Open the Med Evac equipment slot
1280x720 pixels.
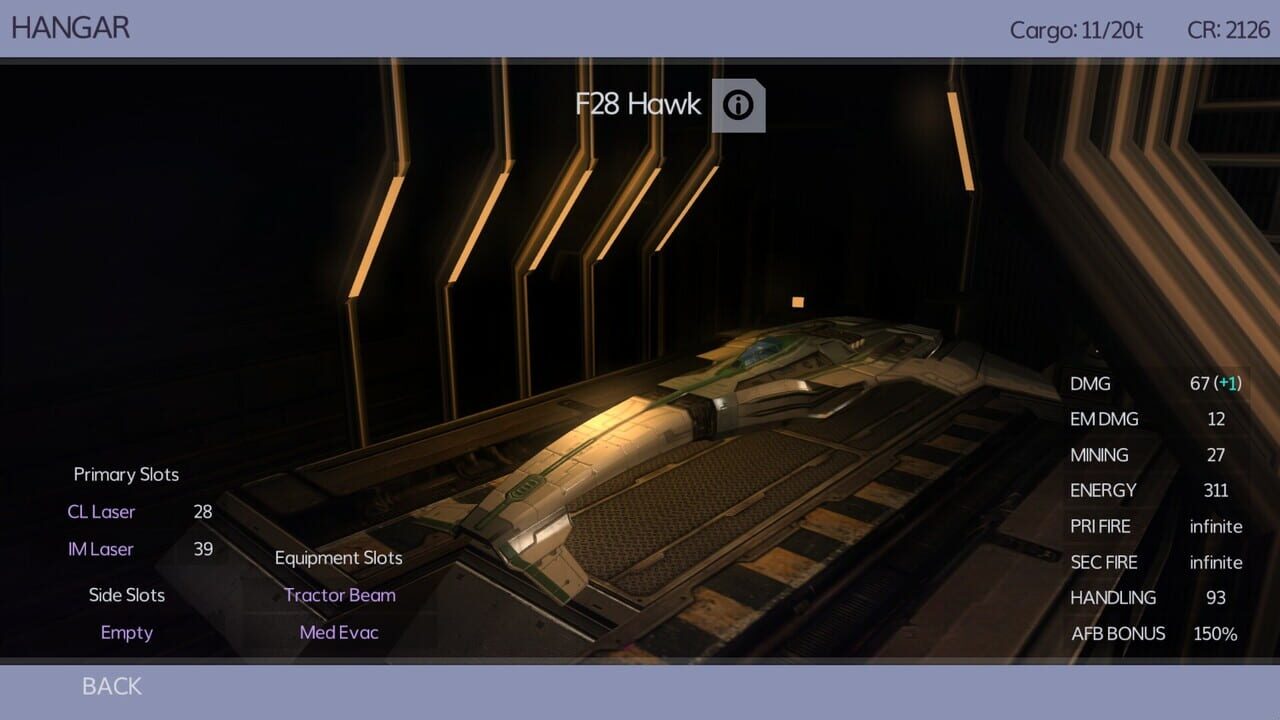pyautogui.click(x=338, y=632)
